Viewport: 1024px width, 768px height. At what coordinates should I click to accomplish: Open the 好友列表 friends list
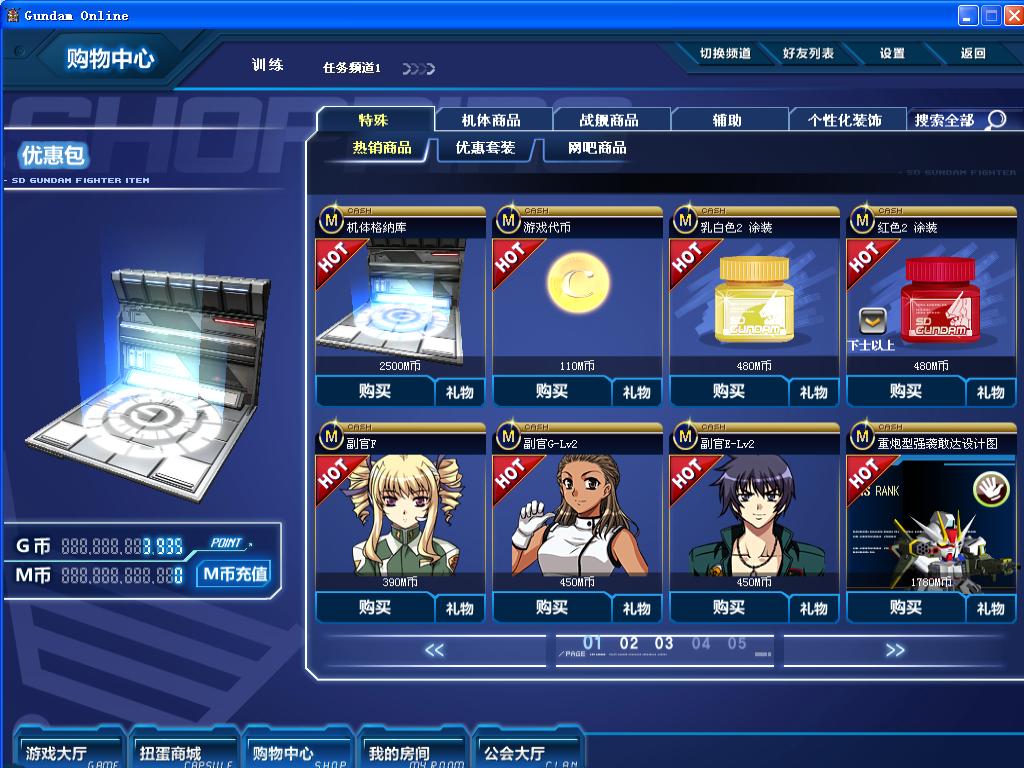tap(808, 54)
